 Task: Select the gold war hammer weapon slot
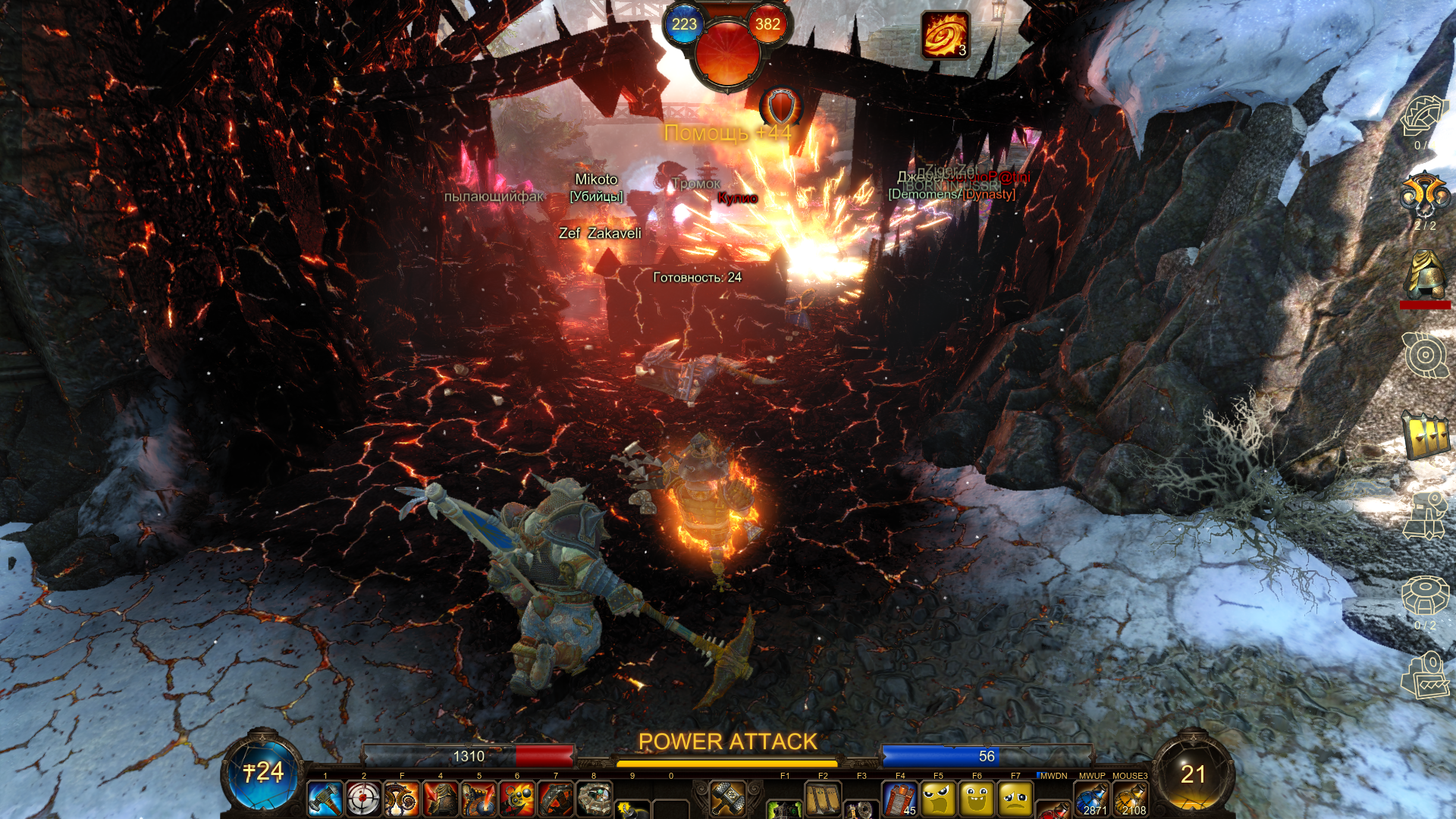point(727,798)
